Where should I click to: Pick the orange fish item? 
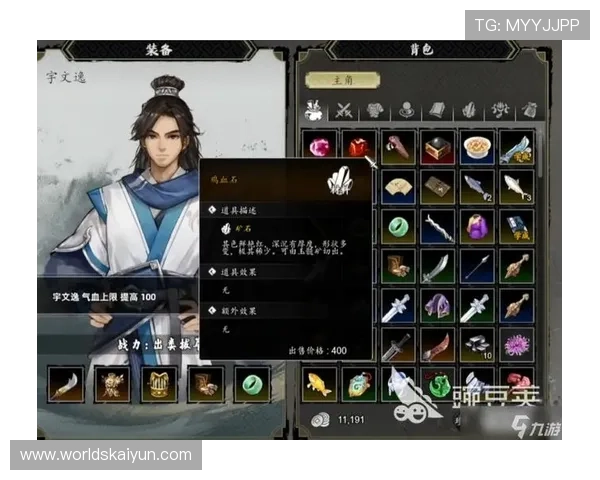[319, 383]
